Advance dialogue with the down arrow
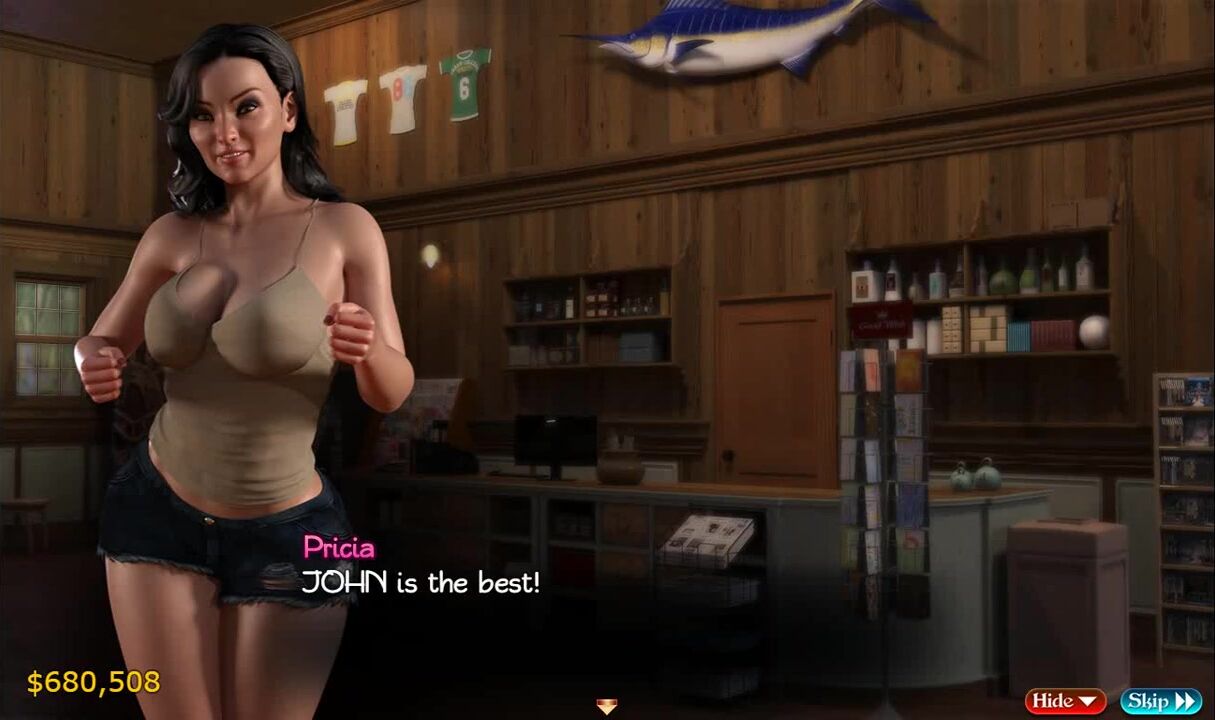 [606, 707]
